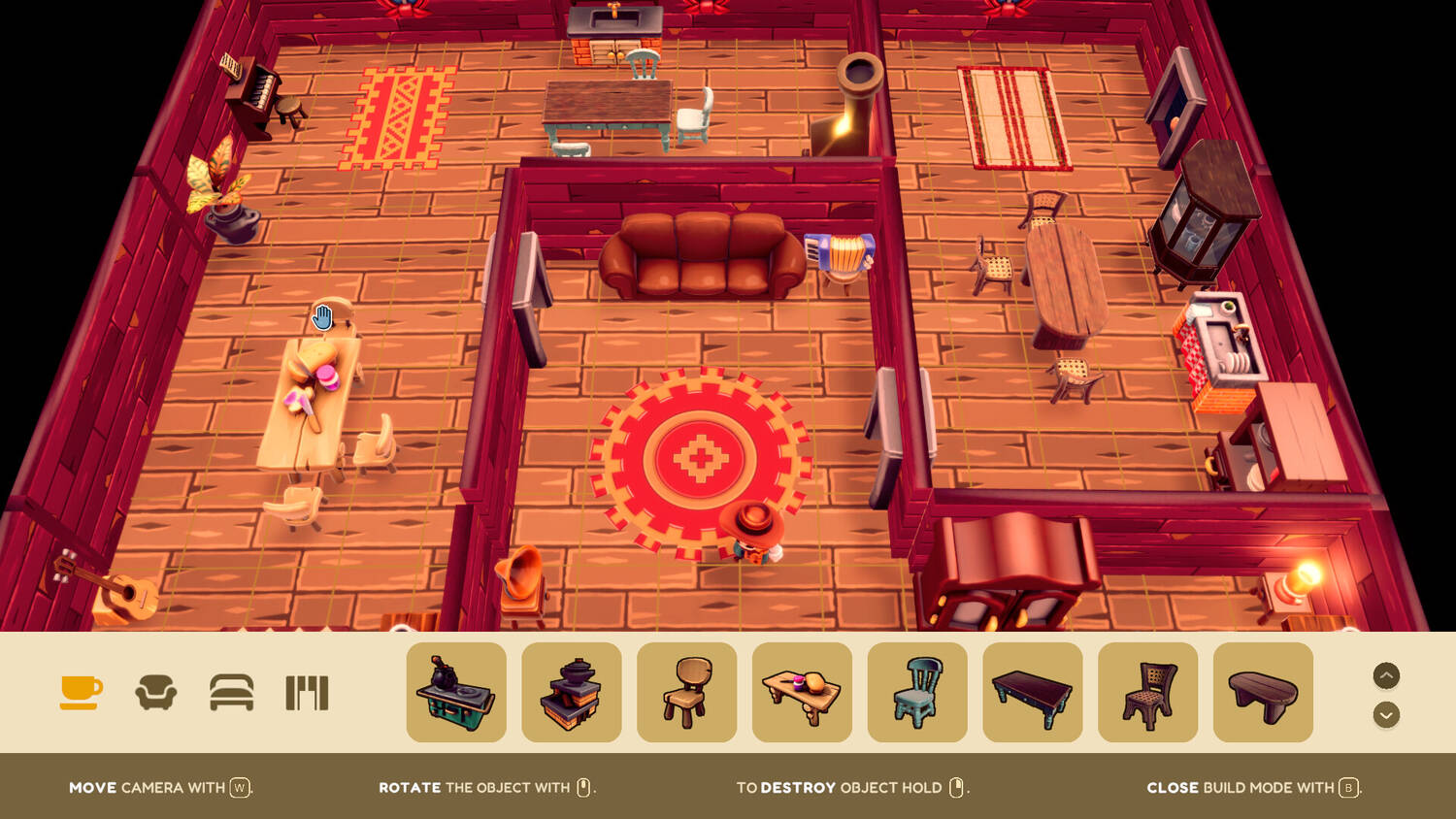Switch to the armchair furniture category
The image size is (1456, 819).
(x=155, y=693)
